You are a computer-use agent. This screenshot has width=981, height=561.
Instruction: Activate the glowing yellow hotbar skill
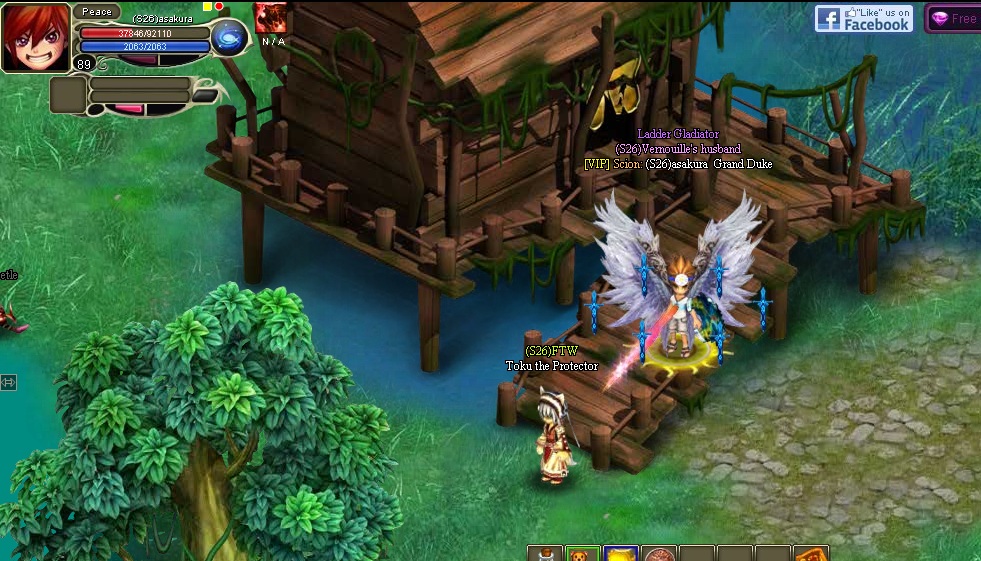point(620,554)
